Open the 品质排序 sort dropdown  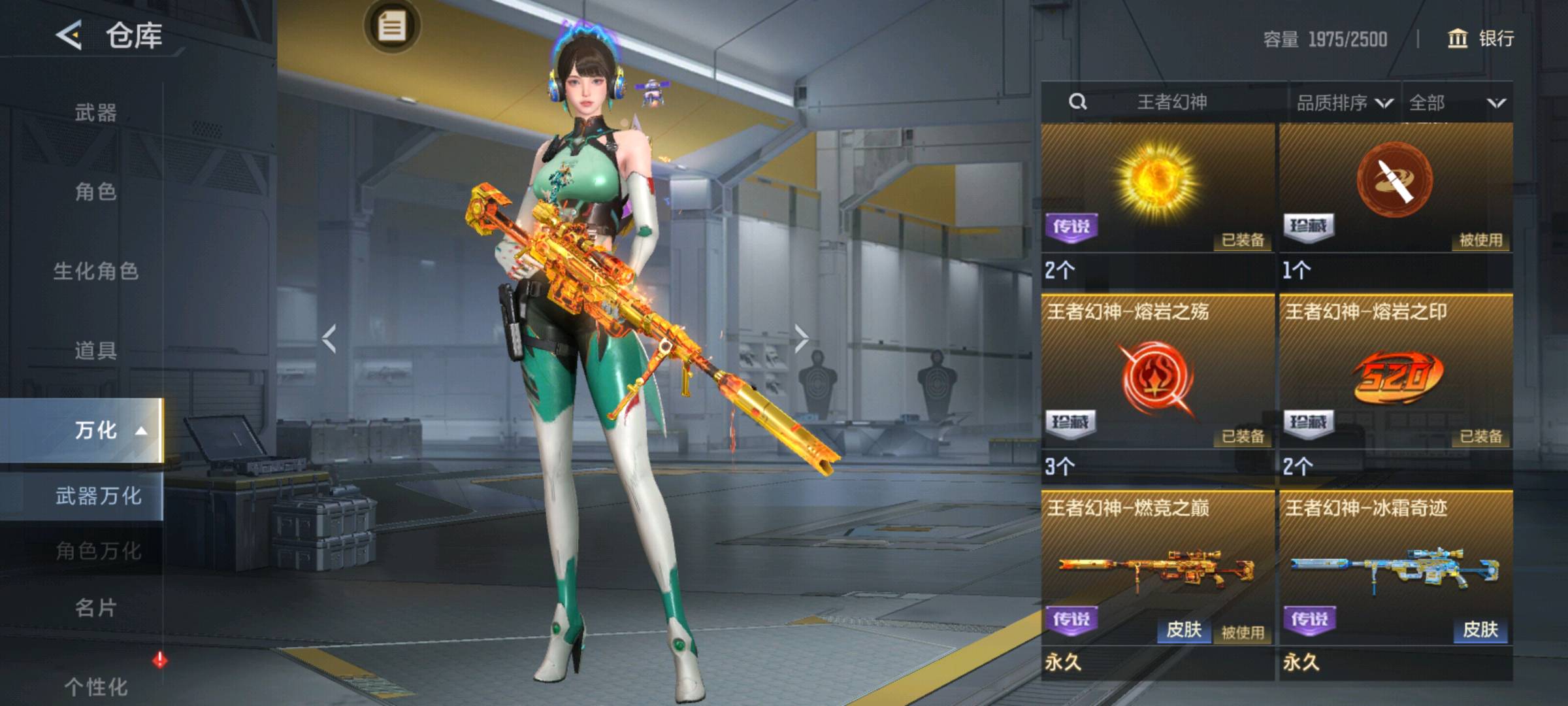point(1344,103)
